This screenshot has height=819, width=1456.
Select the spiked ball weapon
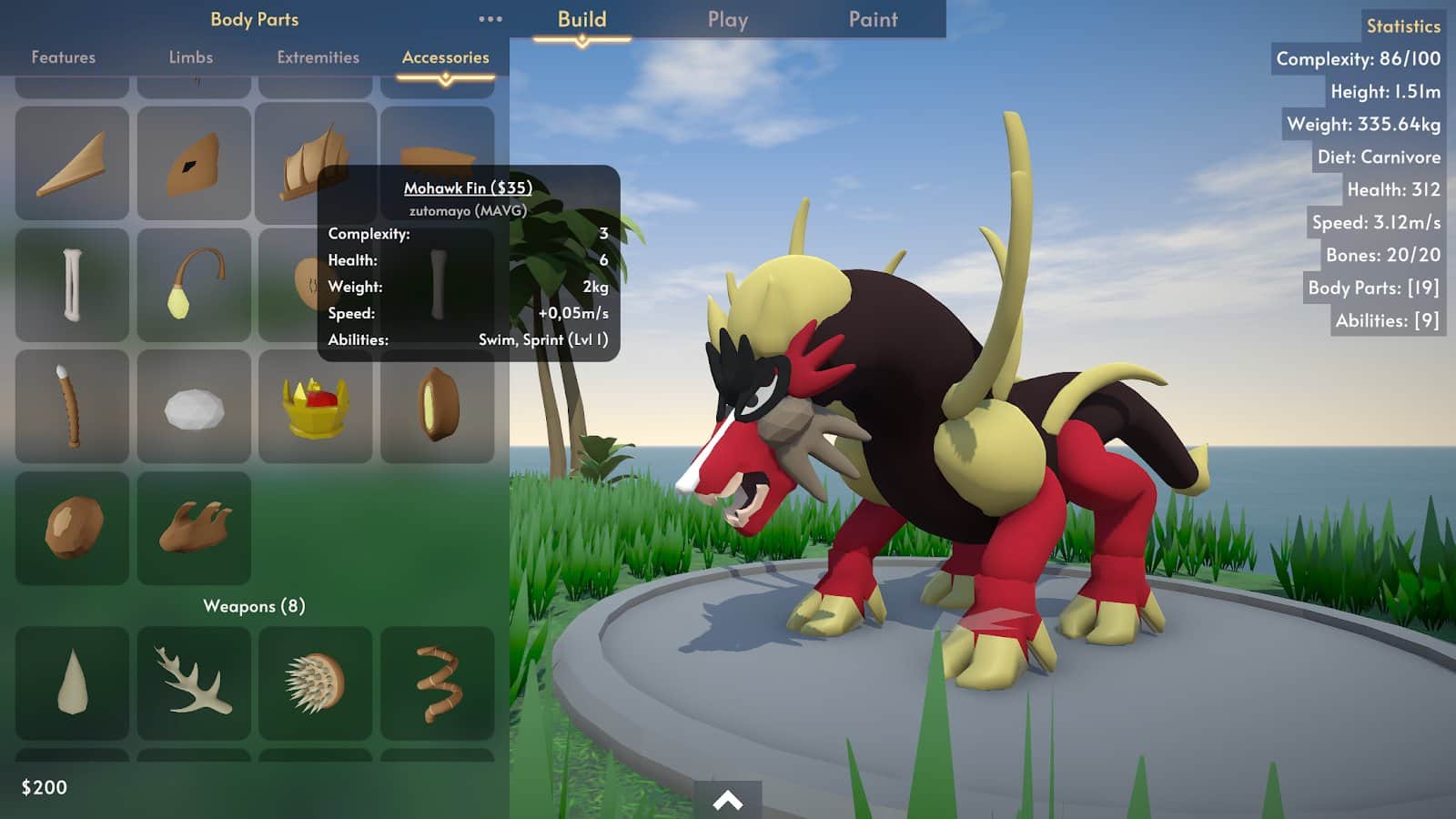click(x=316, y=682)
